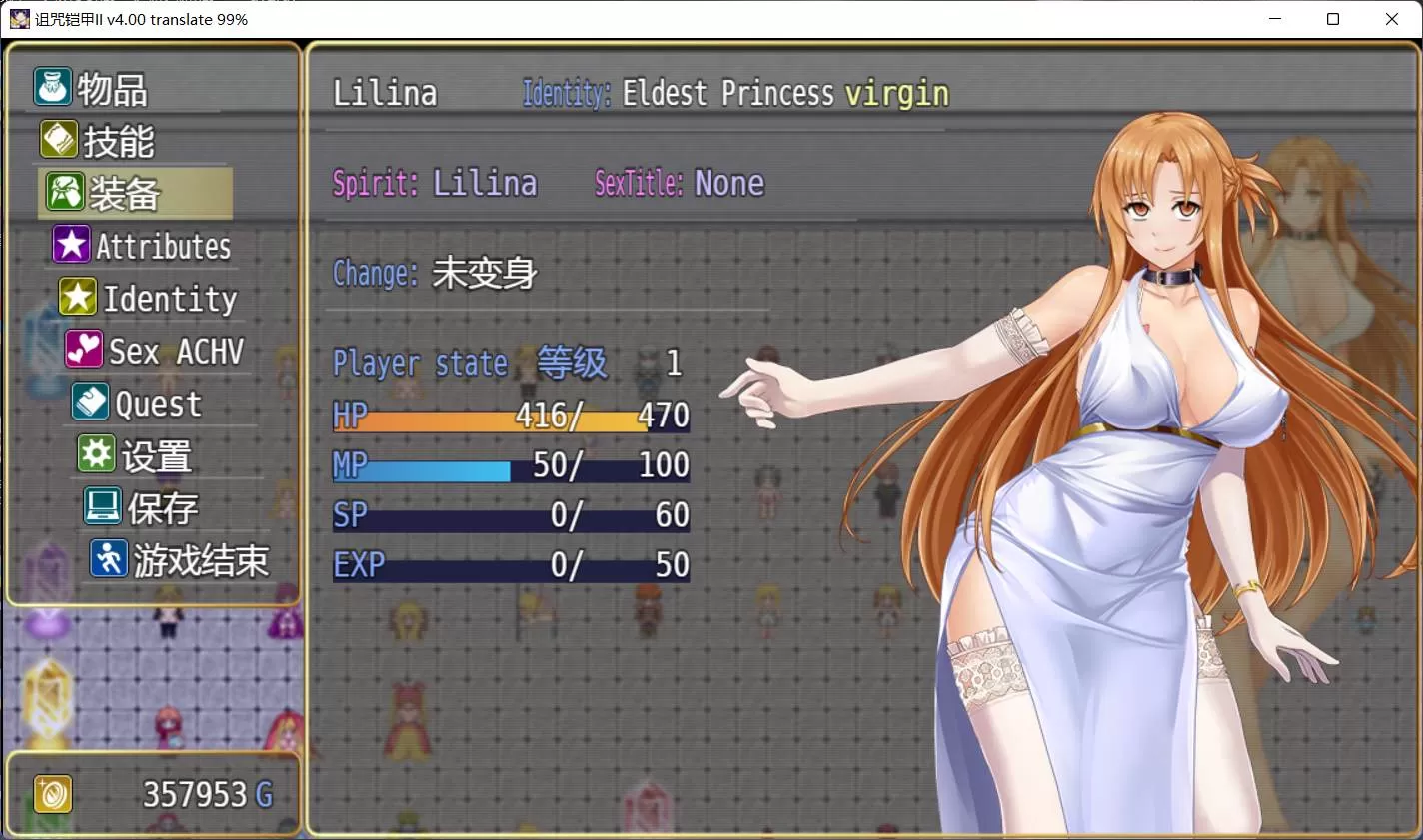
Task: Open the Attributes menu entry
Action: coord(162,246)
